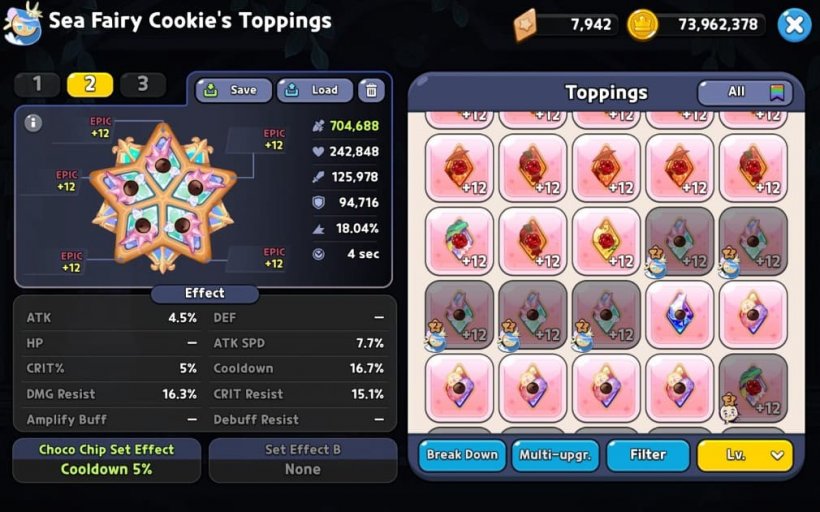820x512 pixels.
Task: Open Multi-upgrade for toppings
Action: pyautogui.click(x=555, y=455)
